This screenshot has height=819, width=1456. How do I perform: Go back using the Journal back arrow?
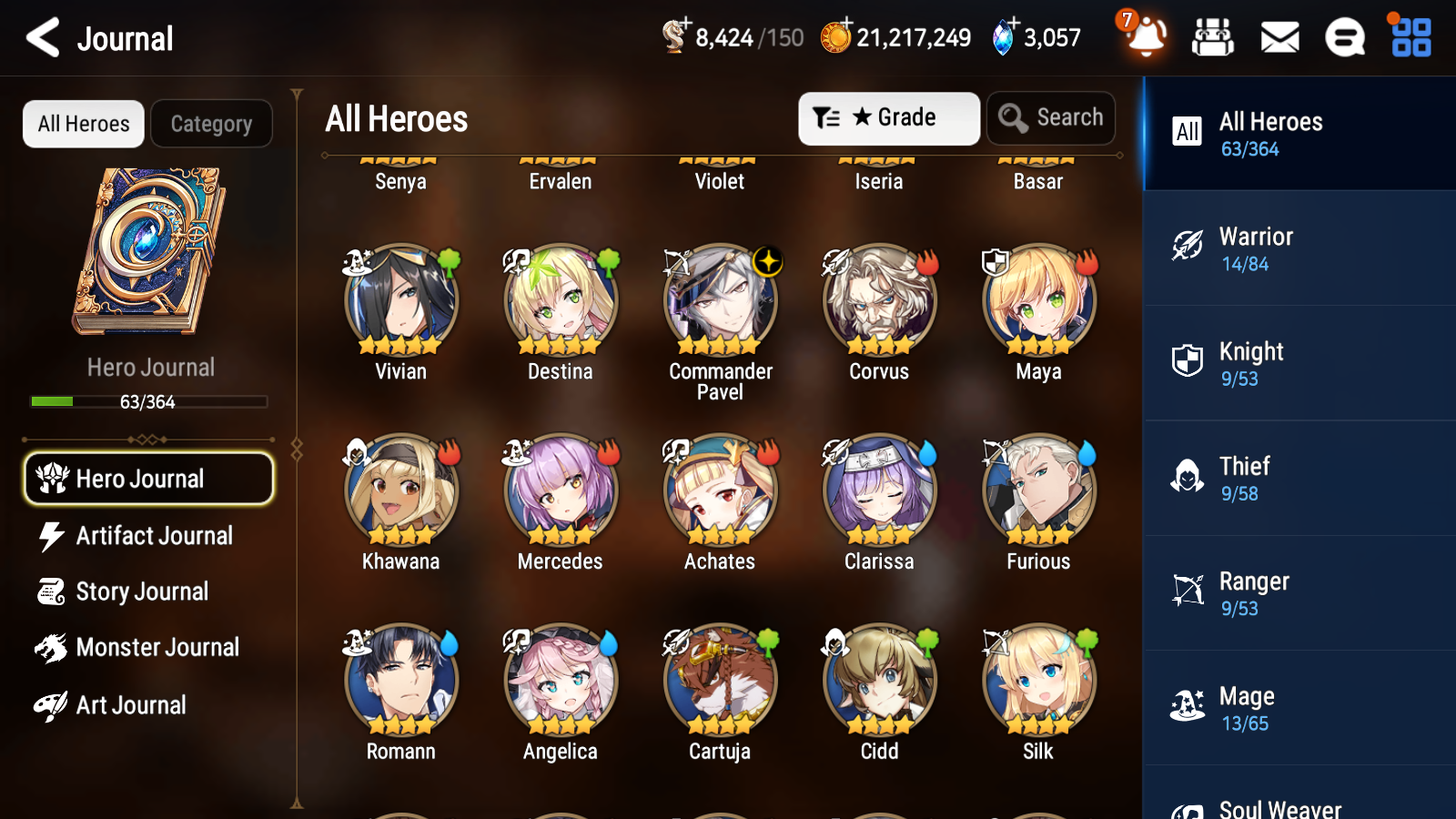point(41,37)
